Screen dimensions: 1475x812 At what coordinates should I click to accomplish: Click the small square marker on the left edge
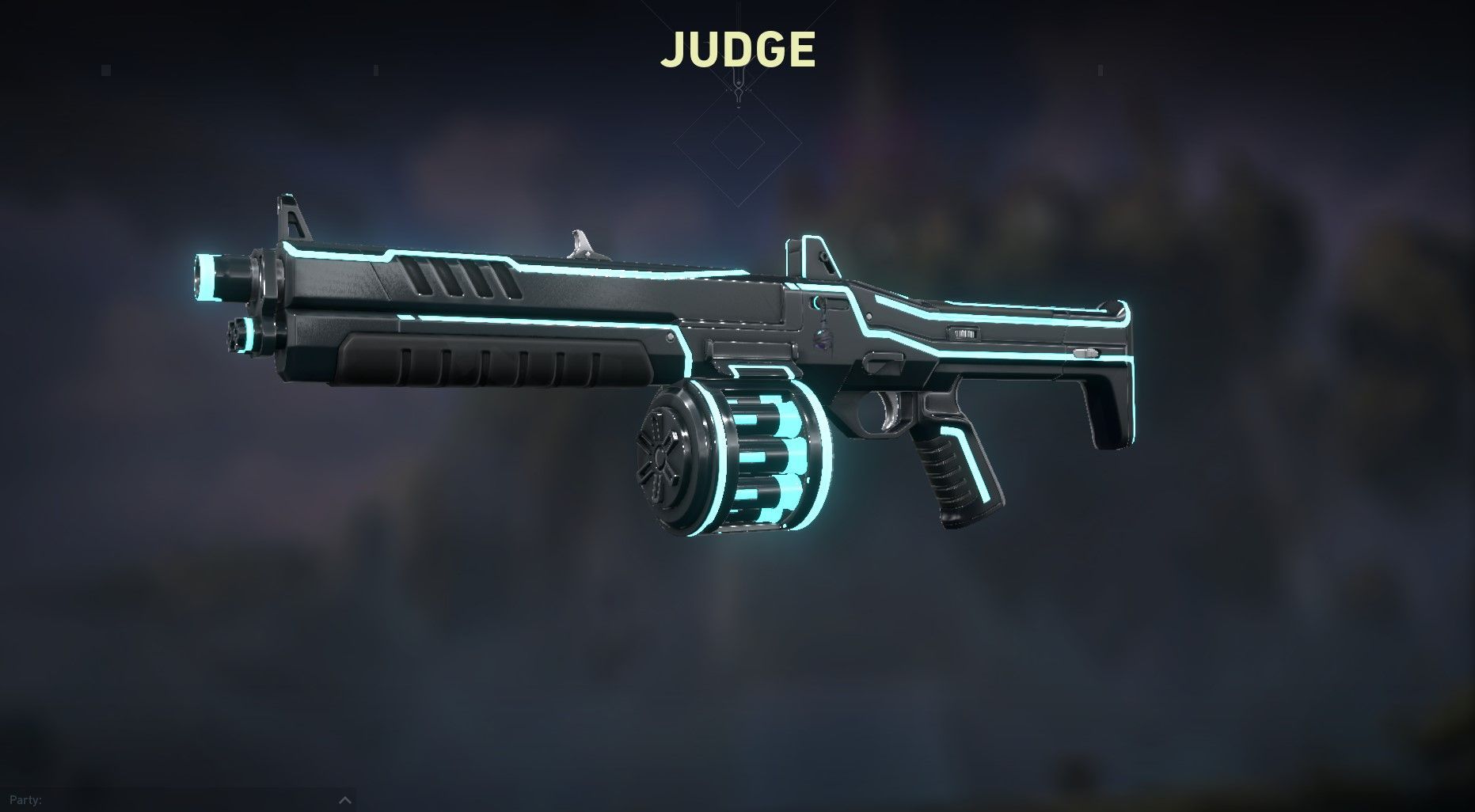[106, 70]
